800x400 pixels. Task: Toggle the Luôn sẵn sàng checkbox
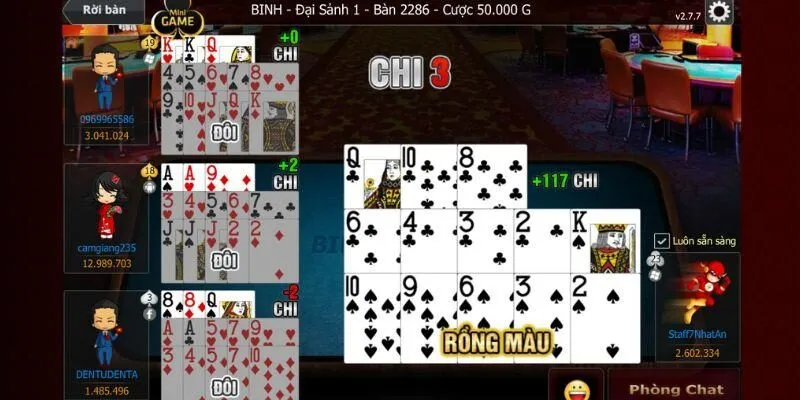coord(661,241)
